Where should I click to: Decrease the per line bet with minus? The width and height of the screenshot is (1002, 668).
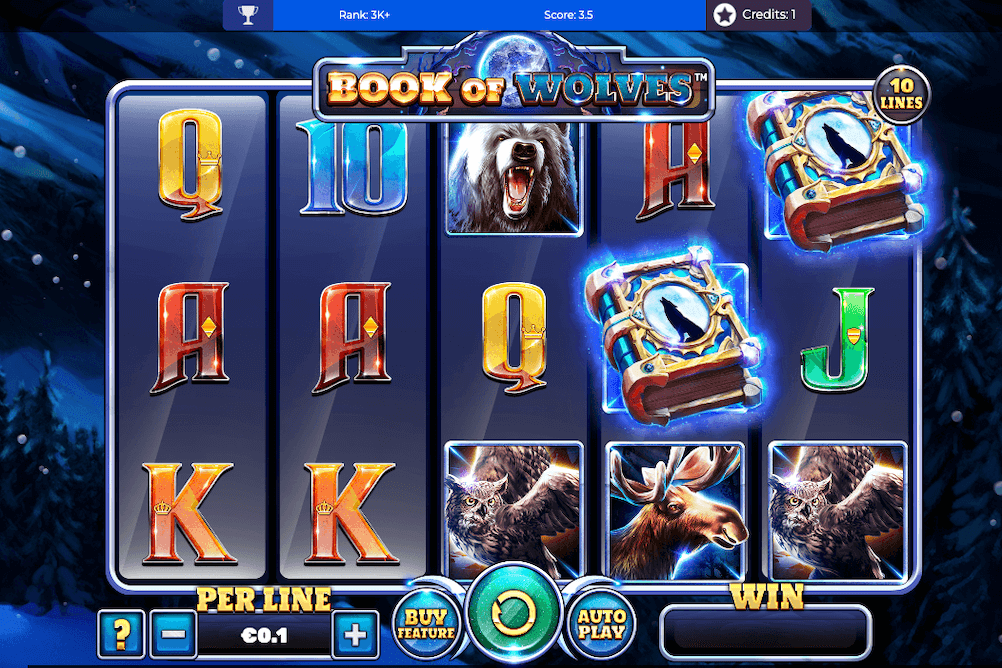tap(173, 634)
